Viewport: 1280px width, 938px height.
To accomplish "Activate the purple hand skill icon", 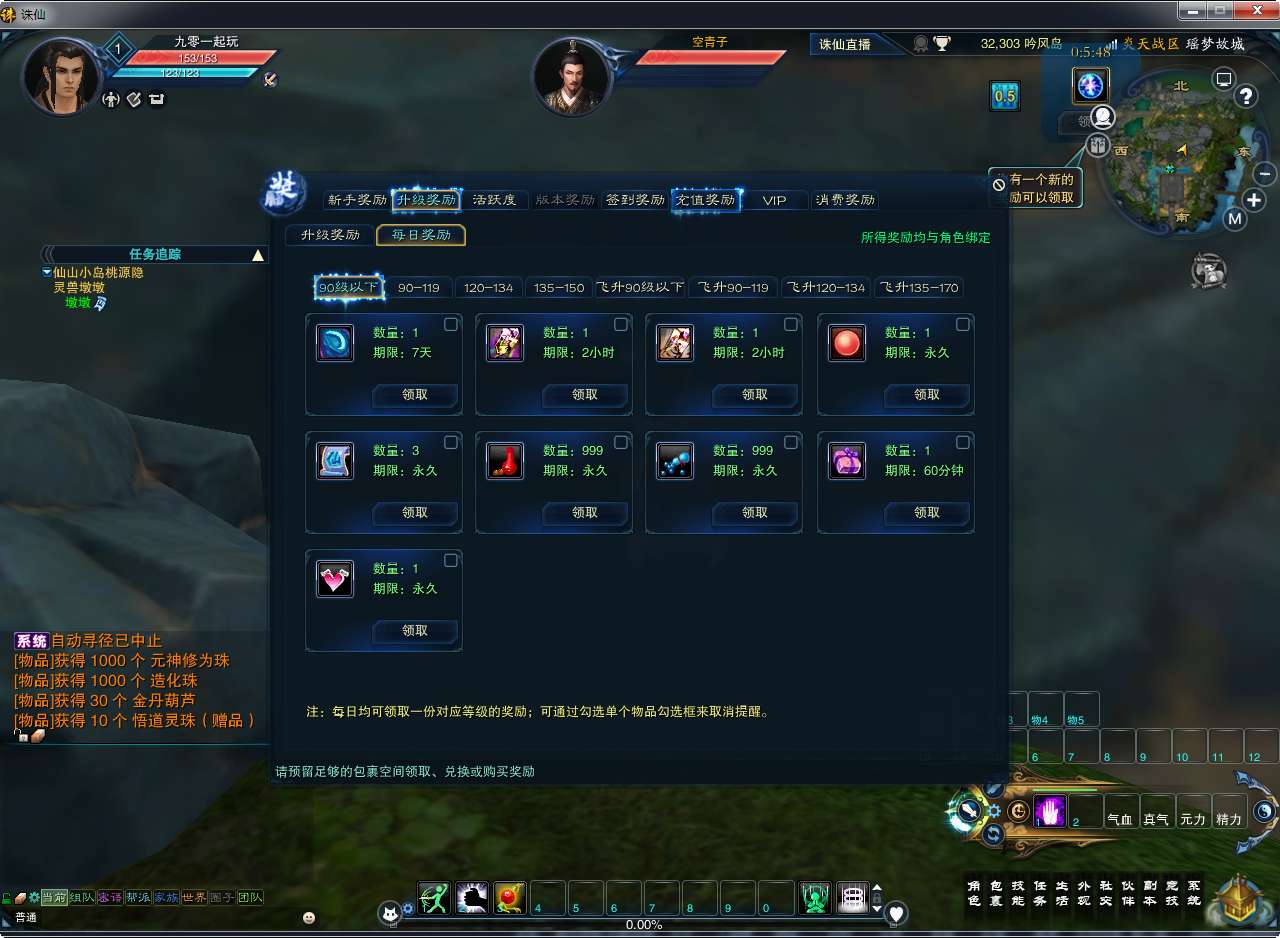I will tap(1050, 812).
